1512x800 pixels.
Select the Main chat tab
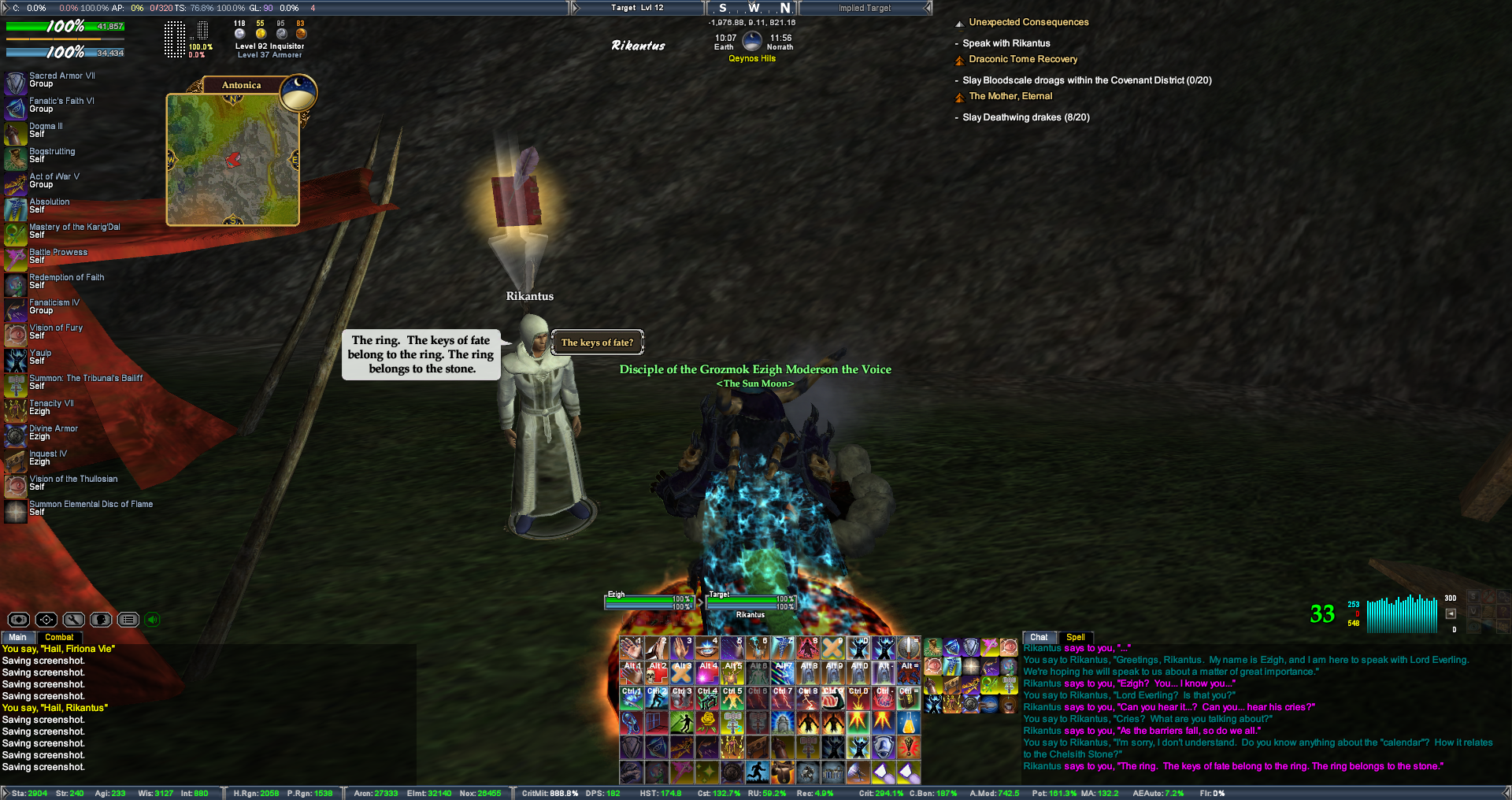click(17, 637)
